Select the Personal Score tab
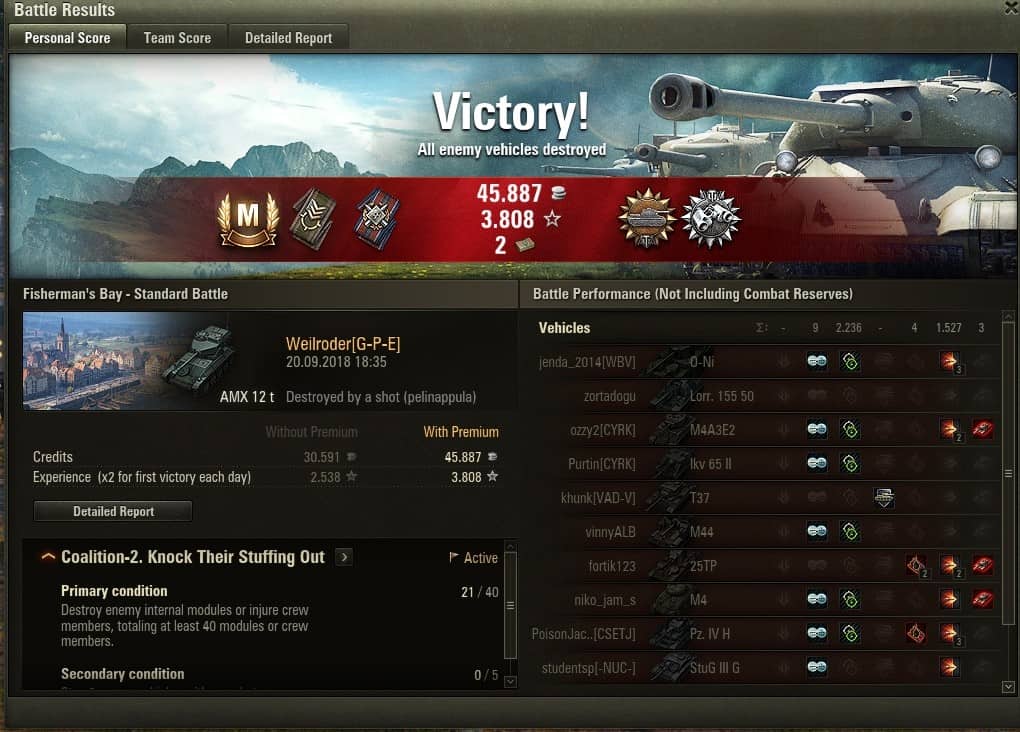 click(67, 38)
